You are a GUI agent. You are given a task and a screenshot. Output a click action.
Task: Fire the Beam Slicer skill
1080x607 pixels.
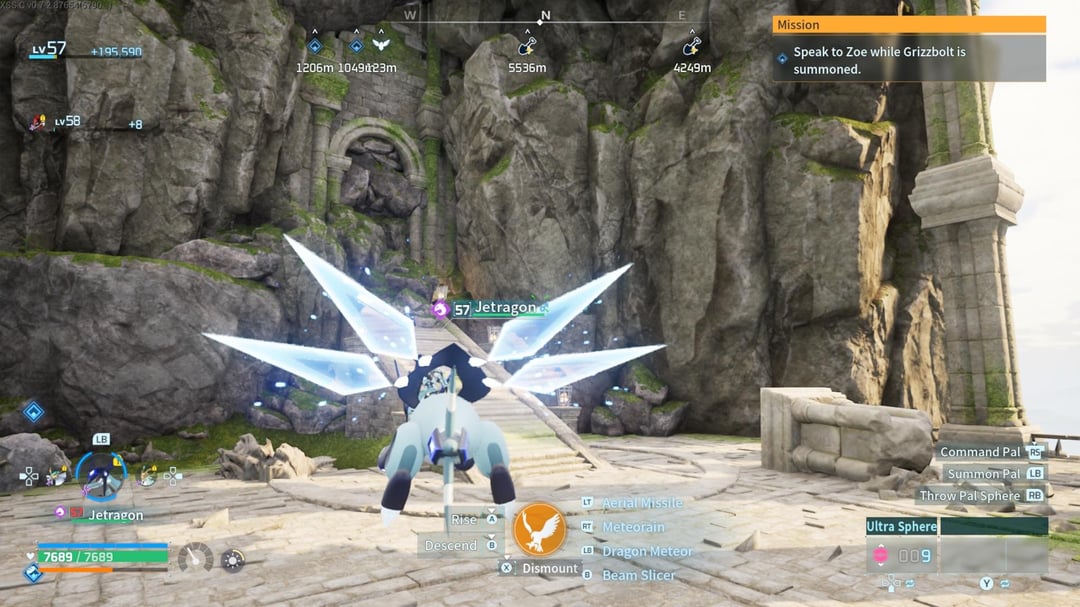coord(638,575)
